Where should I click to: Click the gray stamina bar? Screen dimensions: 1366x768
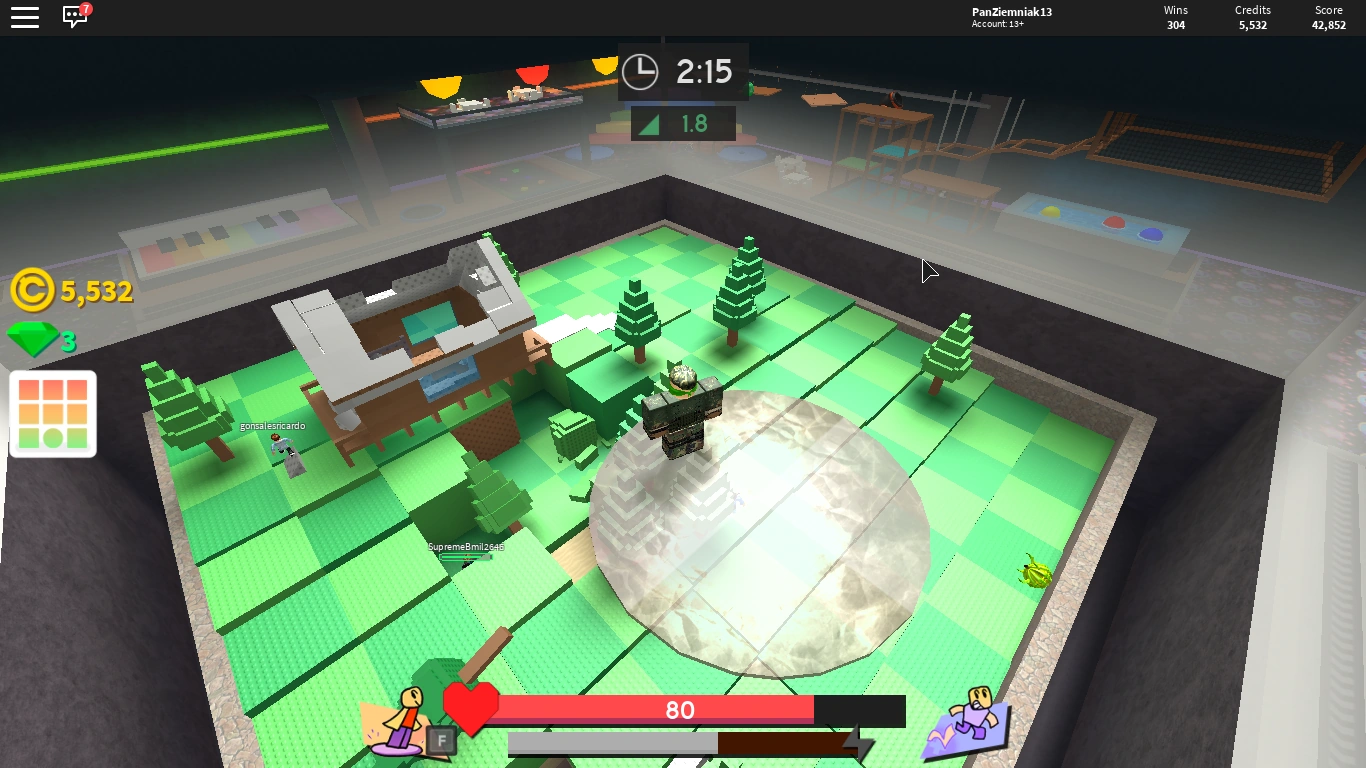point(615,744)
